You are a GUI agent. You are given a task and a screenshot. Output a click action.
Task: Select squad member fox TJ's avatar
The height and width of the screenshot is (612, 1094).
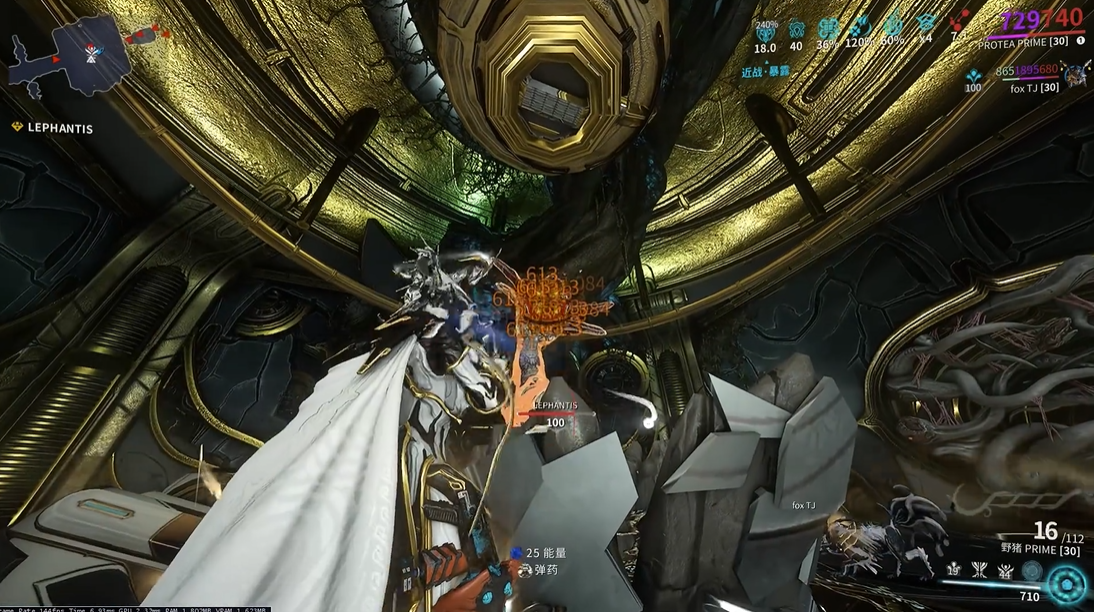pyautogui.click(x=1076, y=73)
